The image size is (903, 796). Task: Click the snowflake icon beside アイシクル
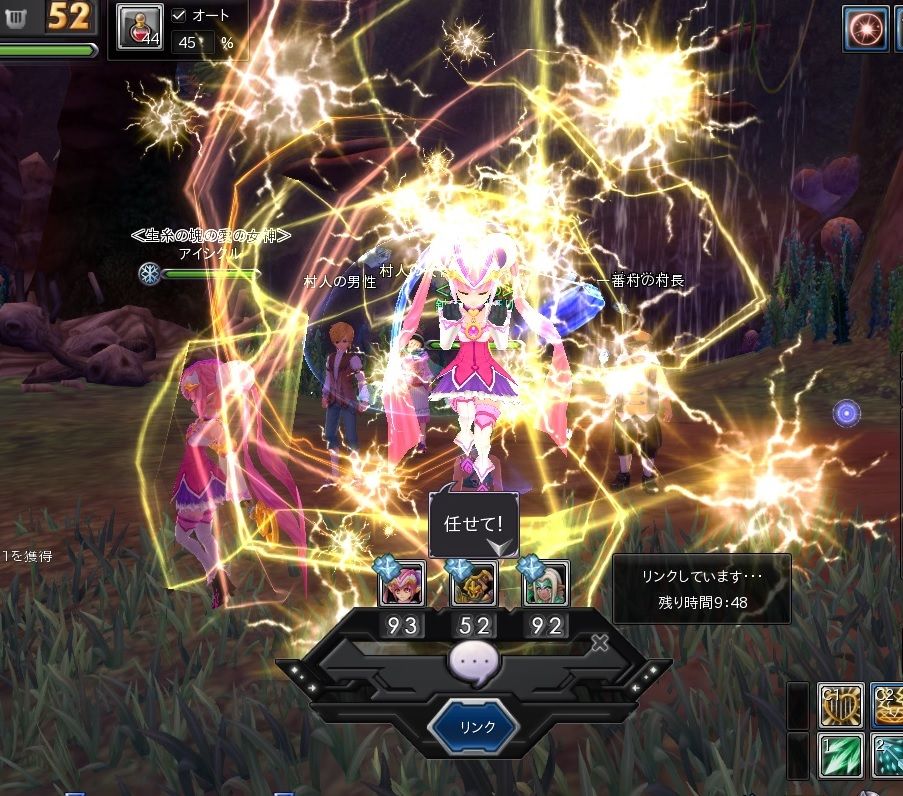click(150, 273)
